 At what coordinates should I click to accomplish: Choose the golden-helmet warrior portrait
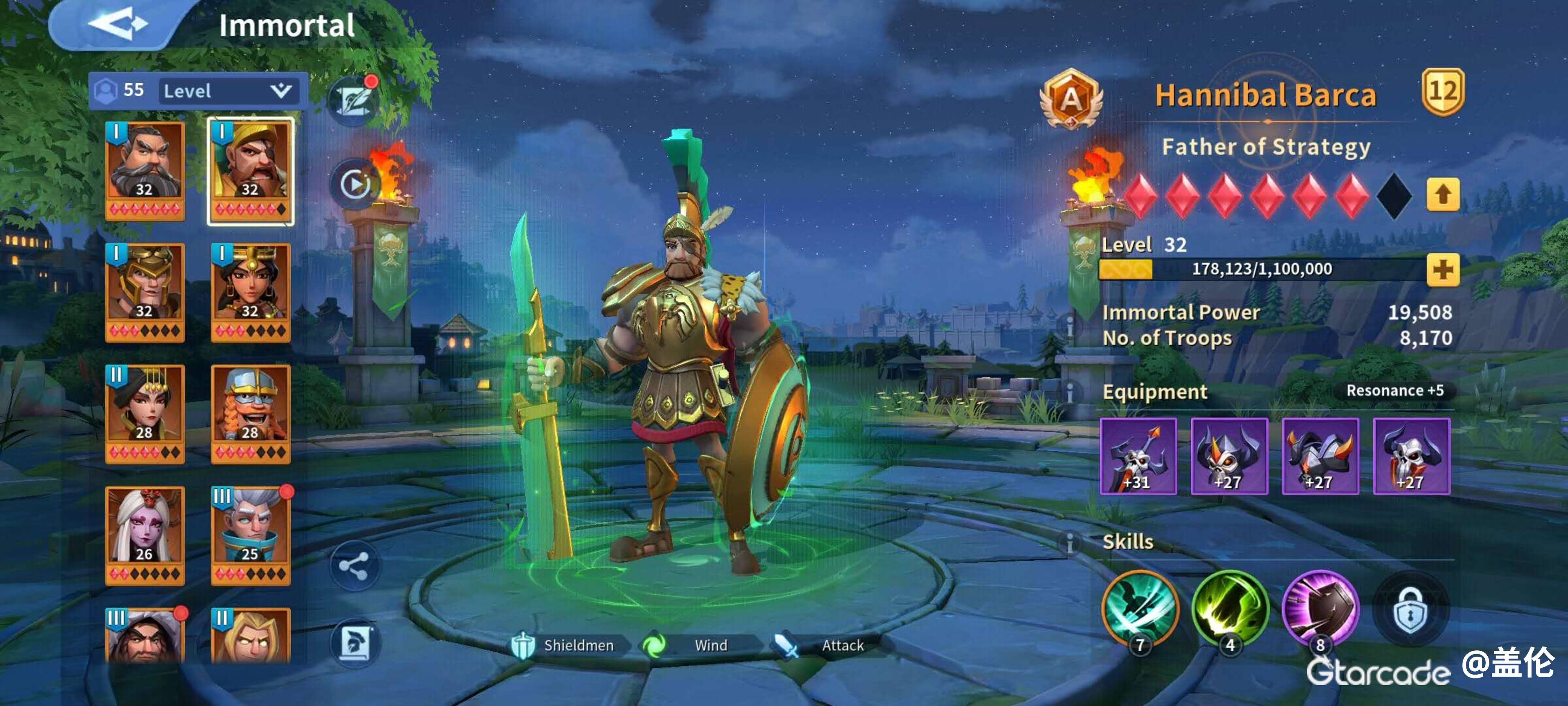145,292
